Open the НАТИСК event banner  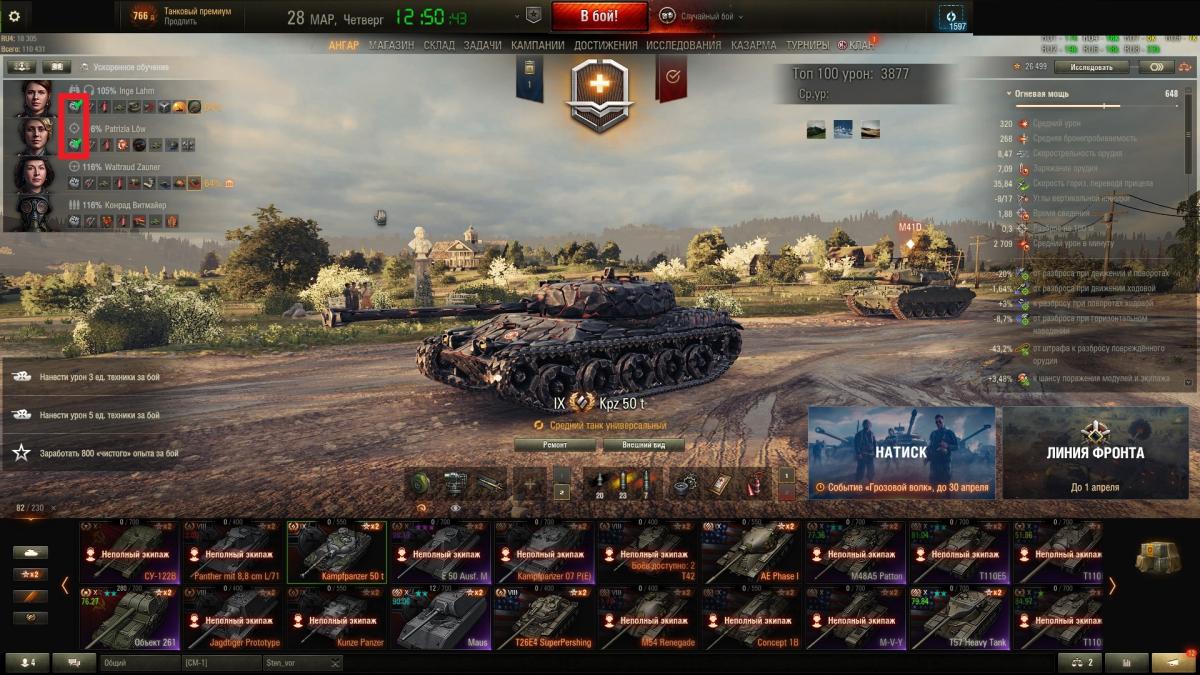[x=901, y=452]
